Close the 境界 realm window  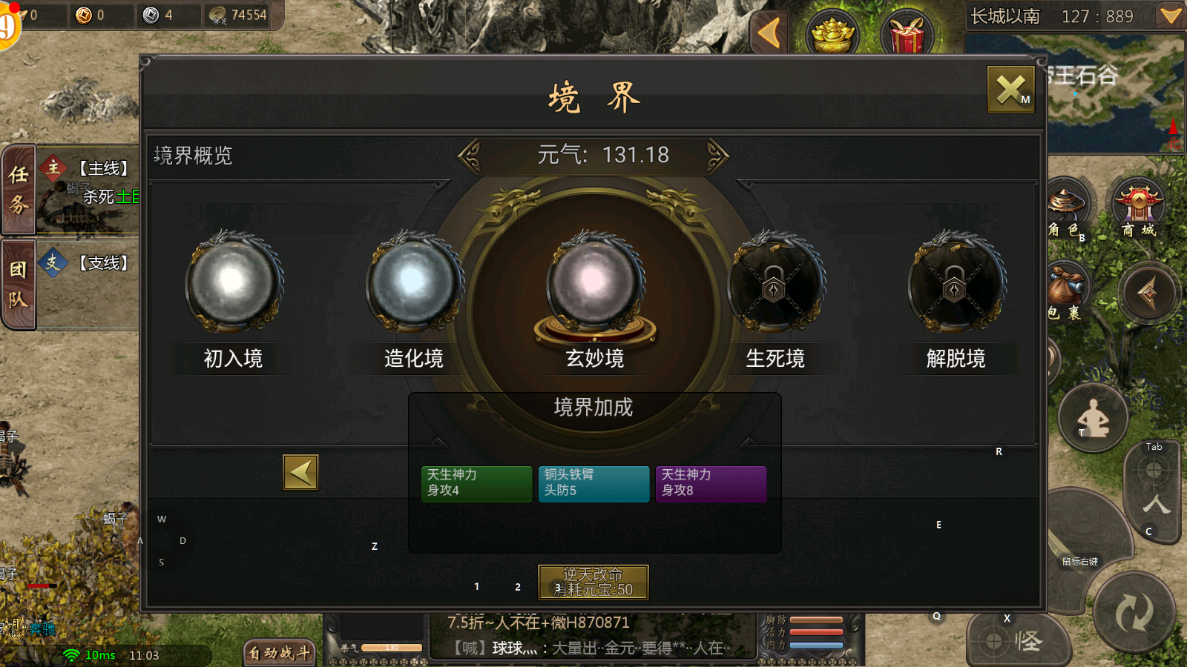click(1010, 90)
